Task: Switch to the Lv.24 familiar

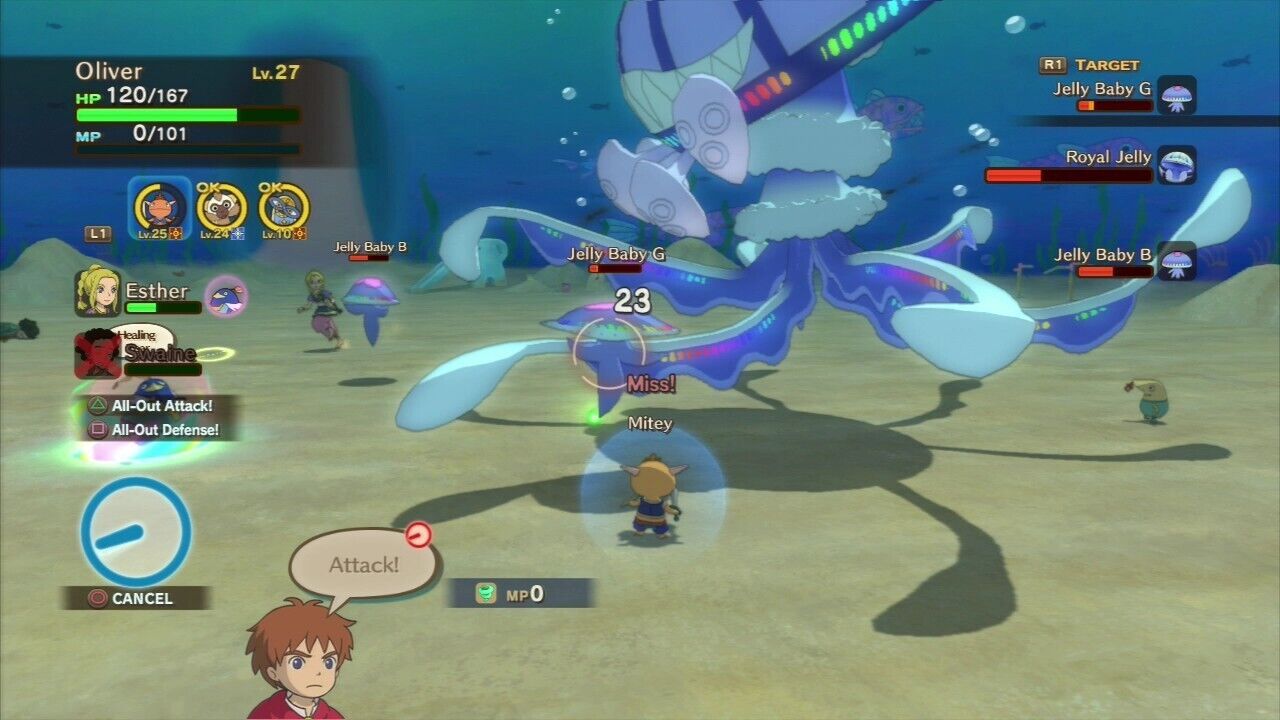Action: coord(221,208)
